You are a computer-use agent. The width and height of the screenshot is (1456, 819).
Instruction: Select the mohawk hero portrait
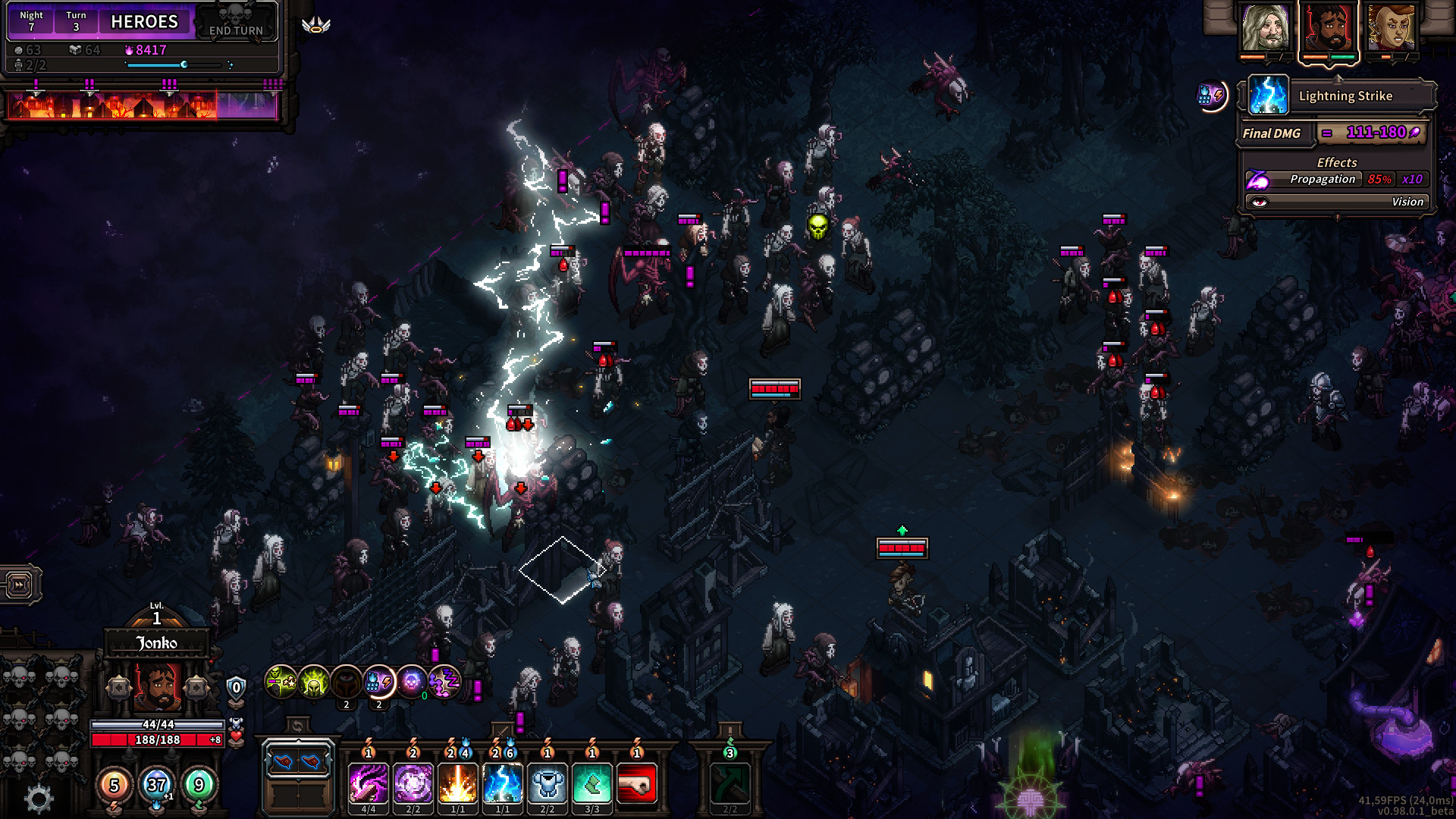pos(1390,28)
